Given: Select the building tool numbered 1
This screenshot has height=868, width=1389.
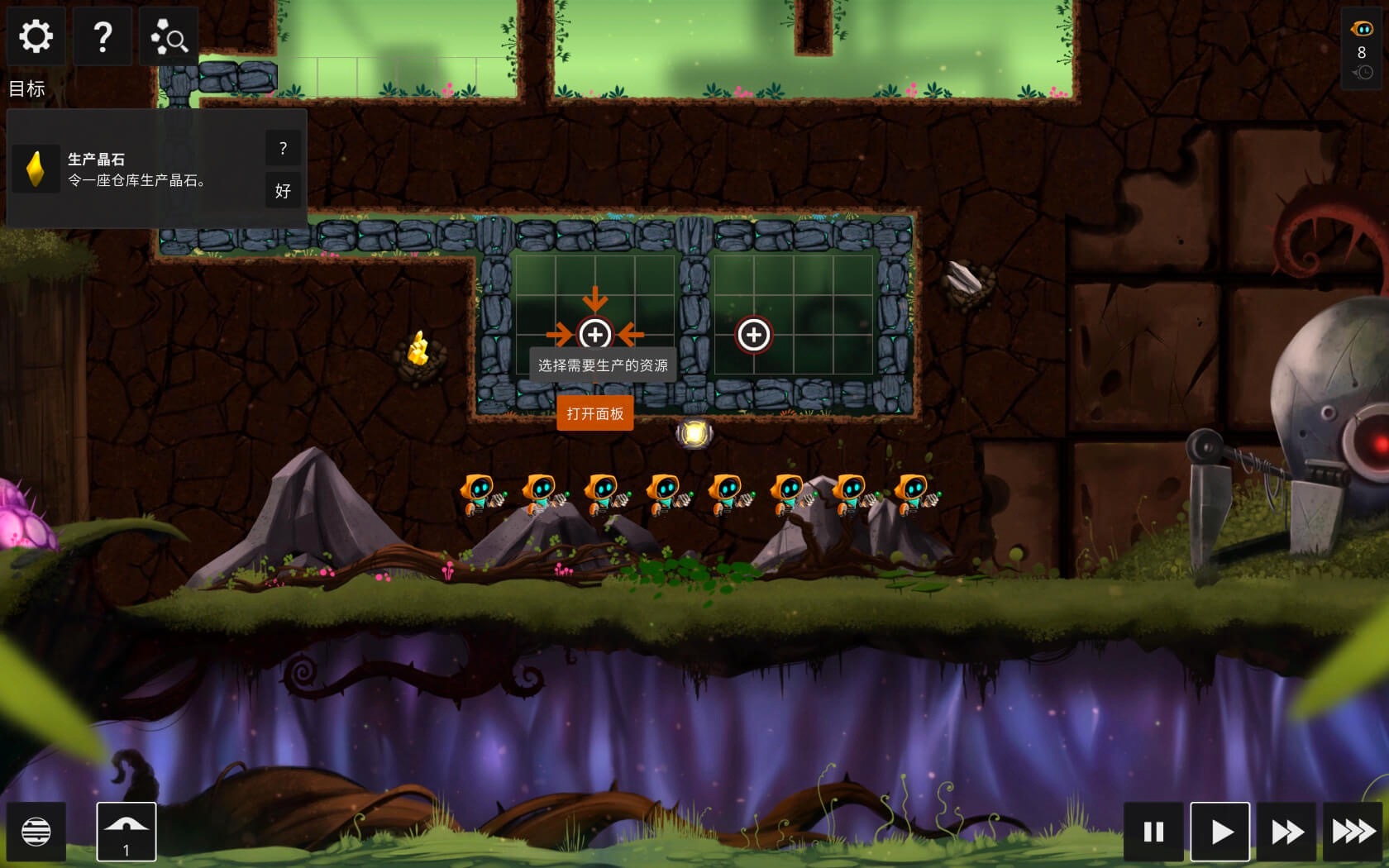Looking at the screenshot, I should click(126, 832).
